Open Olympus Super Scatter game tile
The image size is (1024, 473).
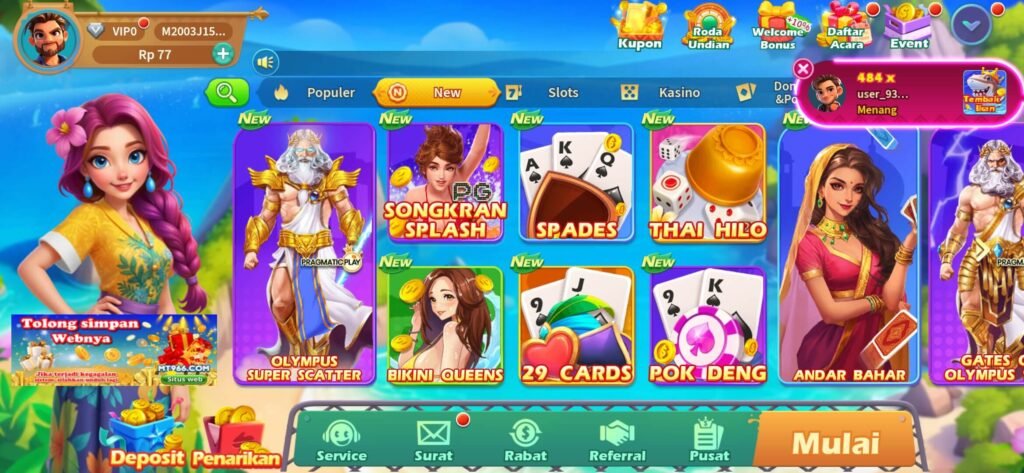click(x=303, y=255)
